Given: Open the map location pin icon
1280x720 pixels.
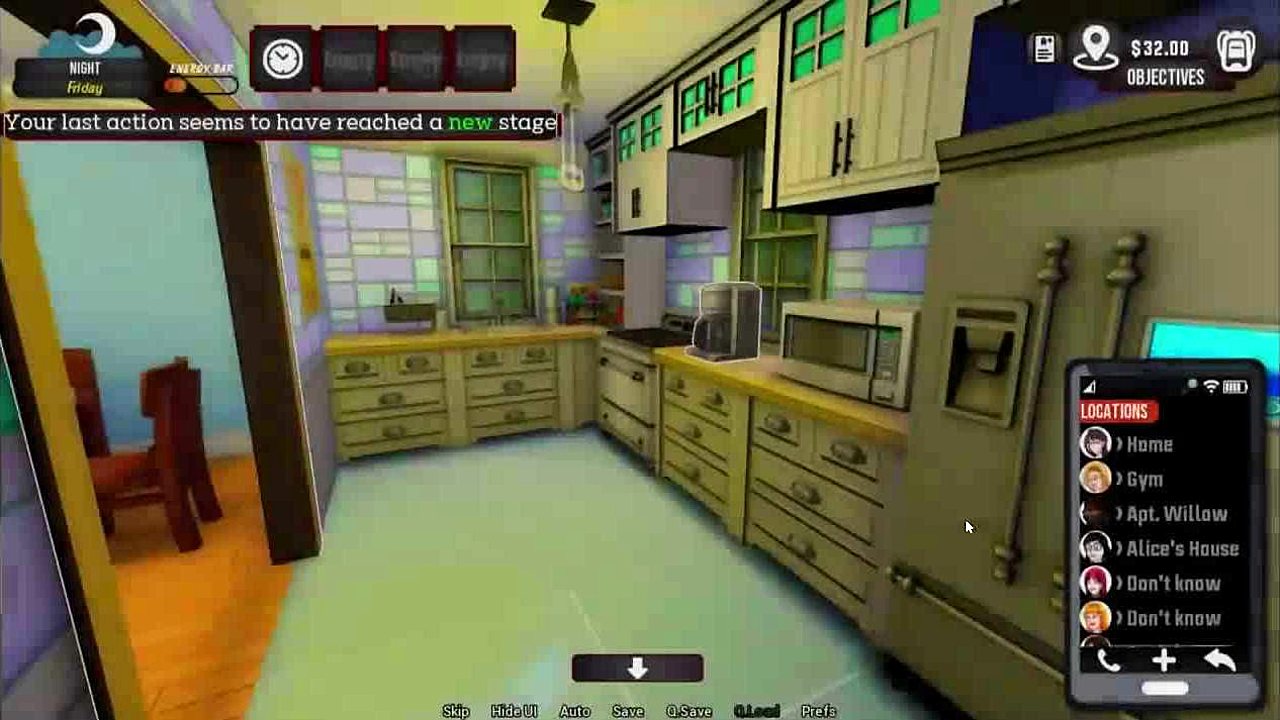Looking at the screenshot, I should (x=1095, y=48).
